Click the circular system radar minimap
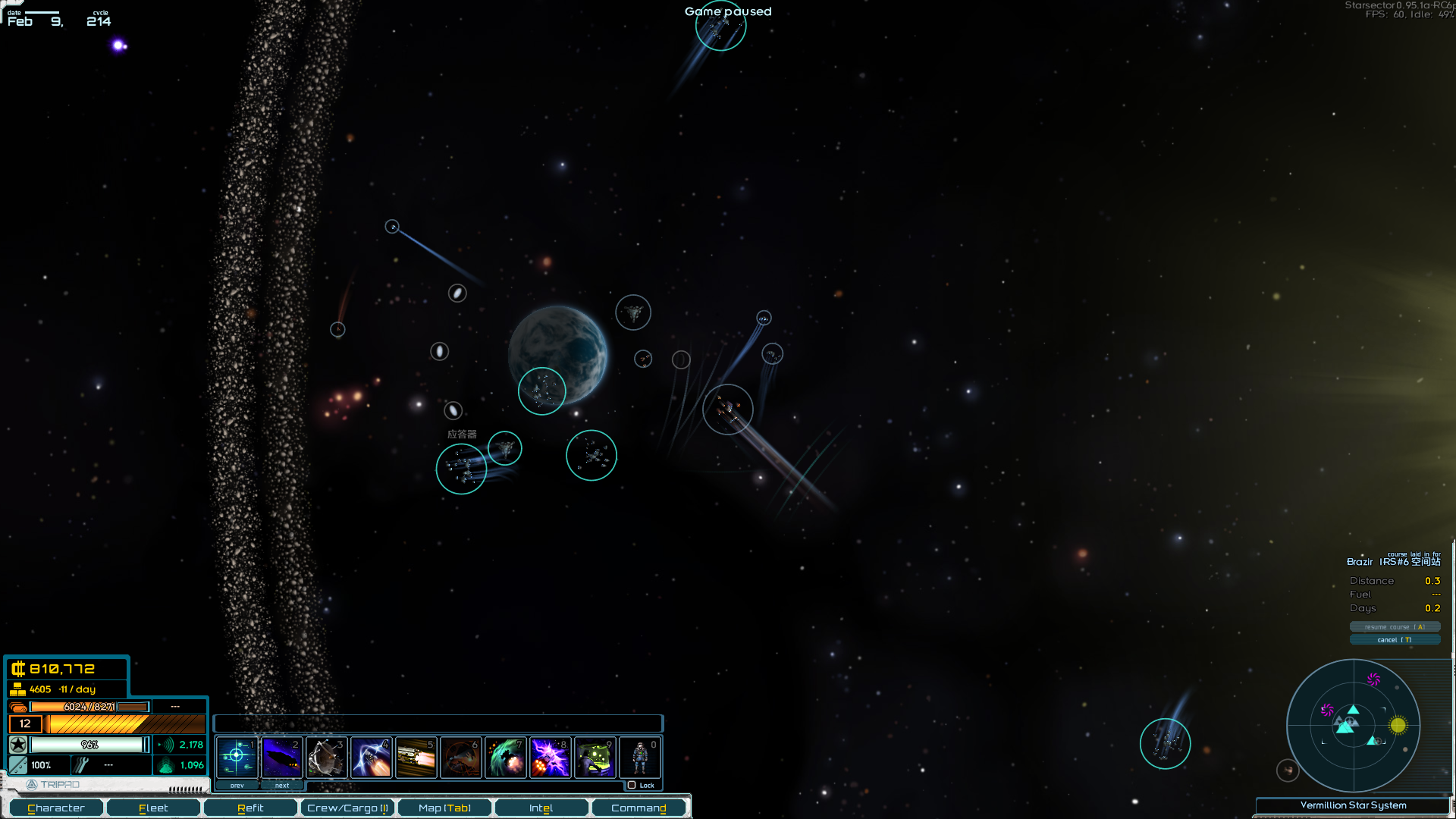 point(1353,726)
